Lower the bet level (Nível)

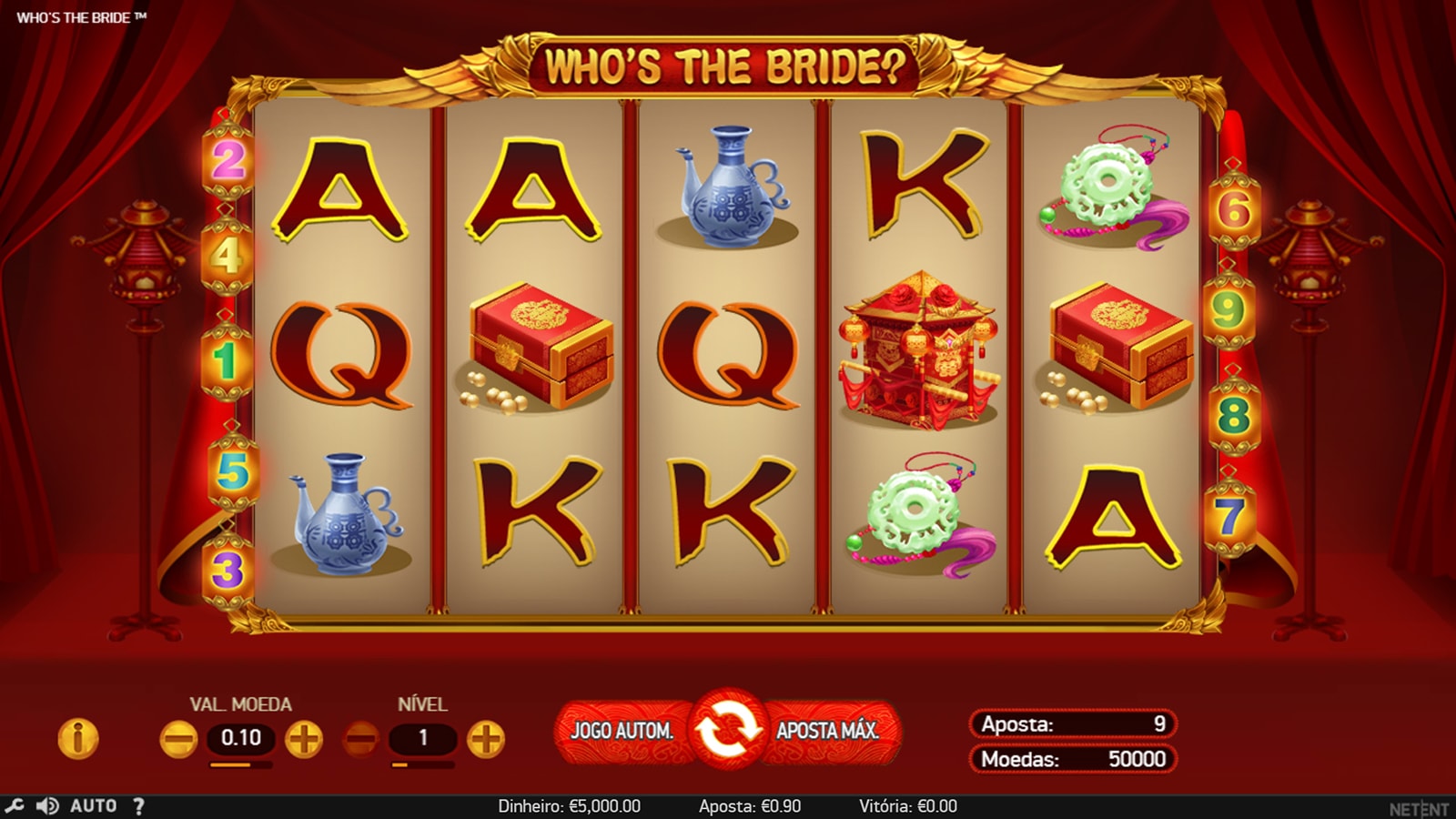[x=361, y=739]
